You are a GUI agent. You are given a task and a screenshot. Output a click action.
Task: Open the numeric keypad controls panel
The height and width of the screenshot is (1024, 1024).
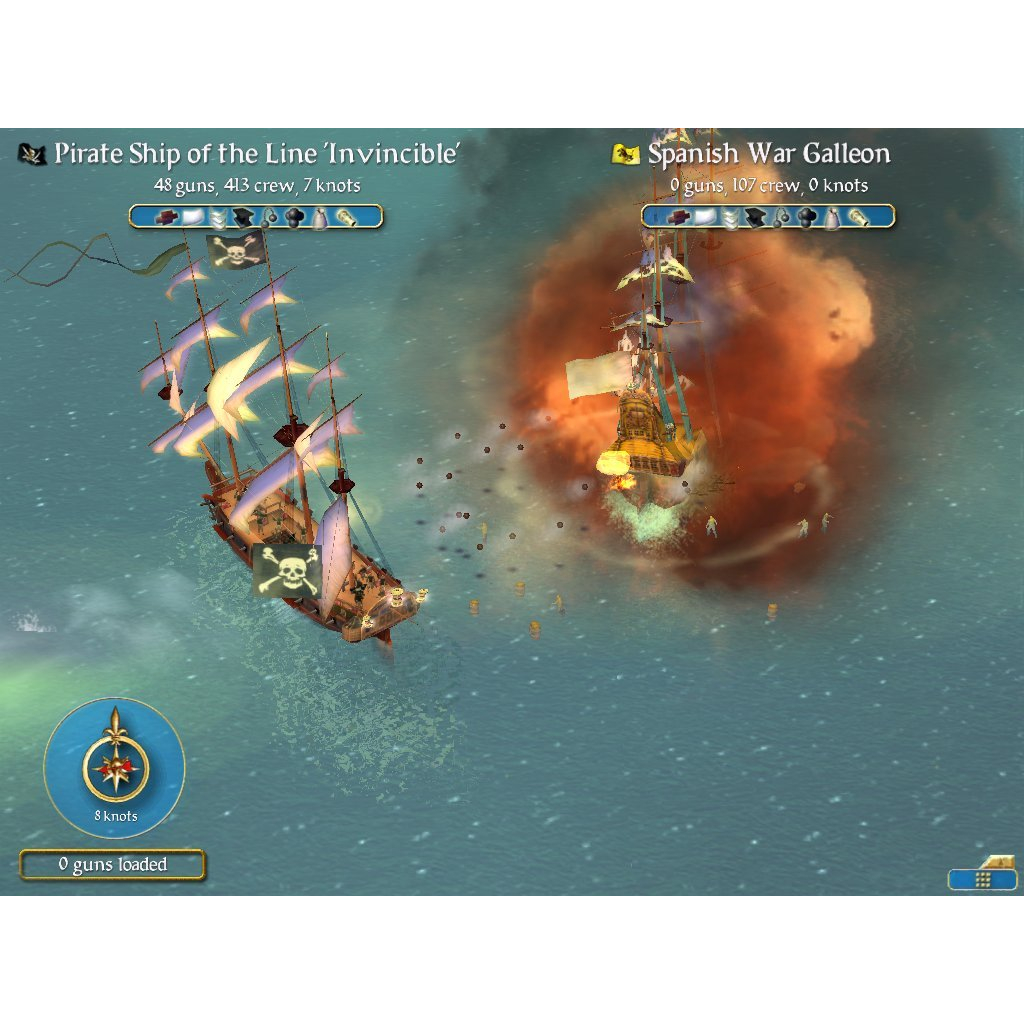982,879
